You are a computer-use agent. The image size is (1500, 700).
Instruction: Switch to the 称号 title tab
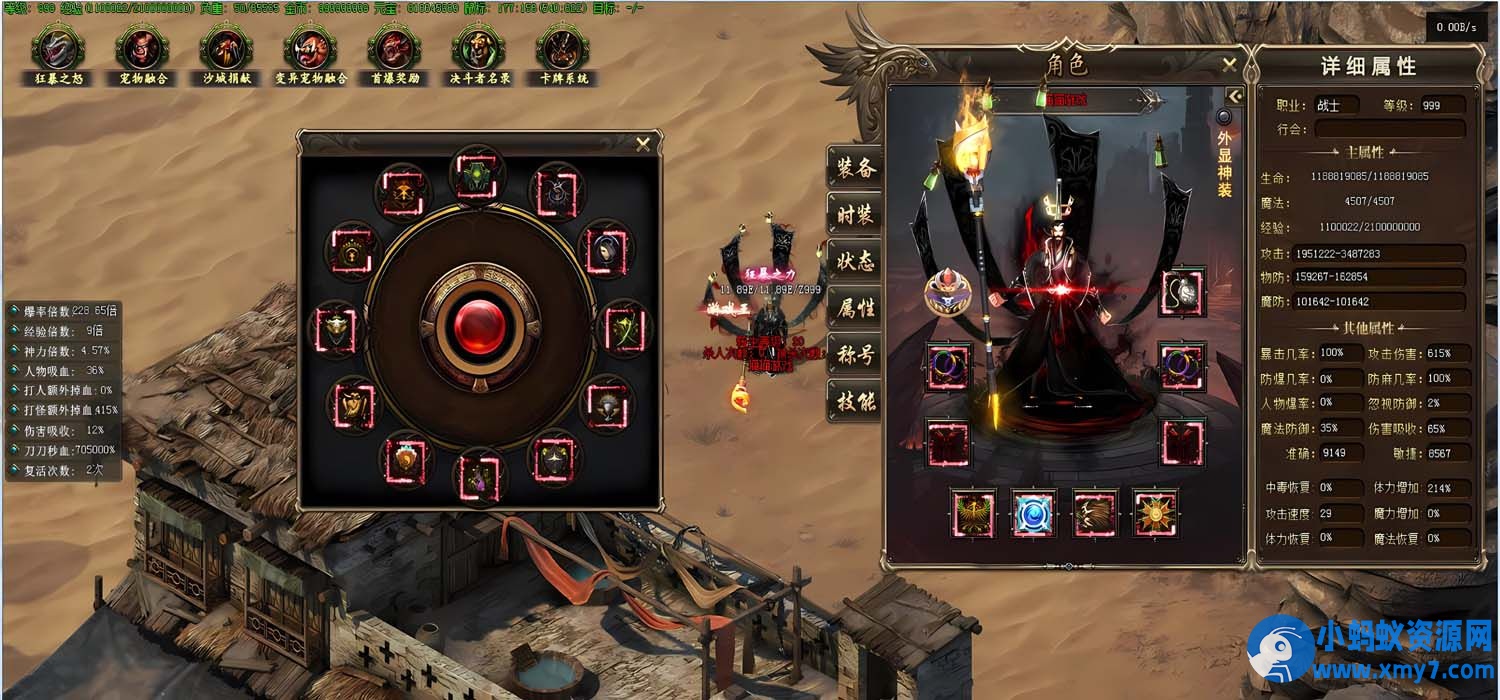tap(855, 355)
